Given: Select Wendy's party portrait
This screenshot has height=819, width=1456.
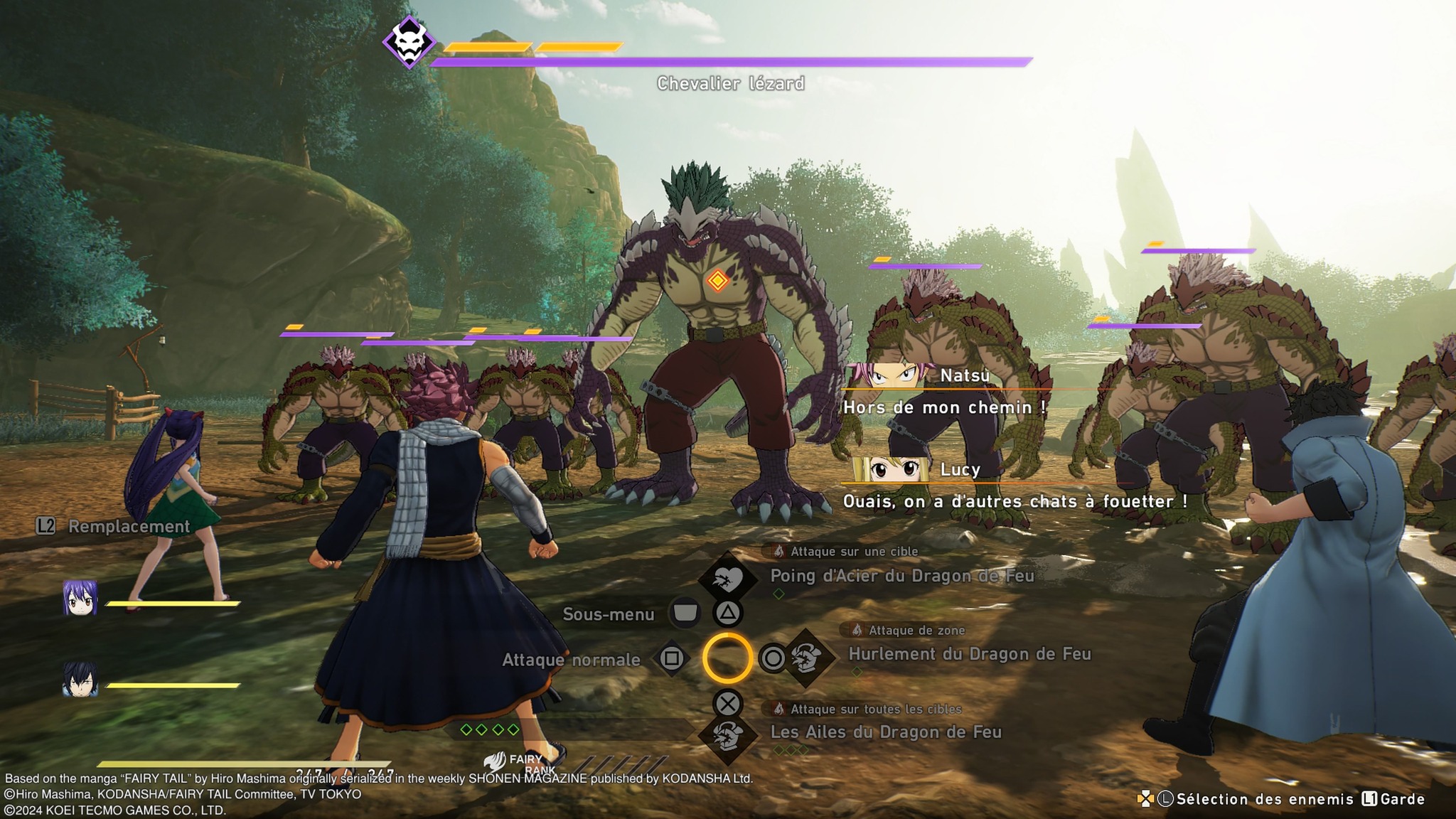Looking at the screenshot, I should click(80, 599).
